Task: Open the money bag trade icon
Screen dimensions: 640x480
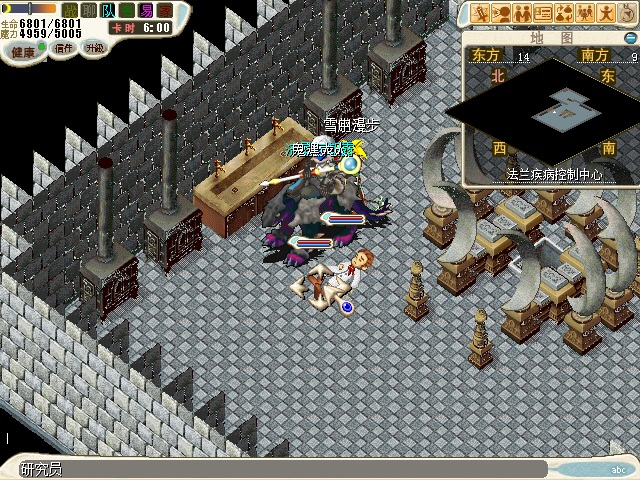Action: pyautogui.click(x=564, y=13)
